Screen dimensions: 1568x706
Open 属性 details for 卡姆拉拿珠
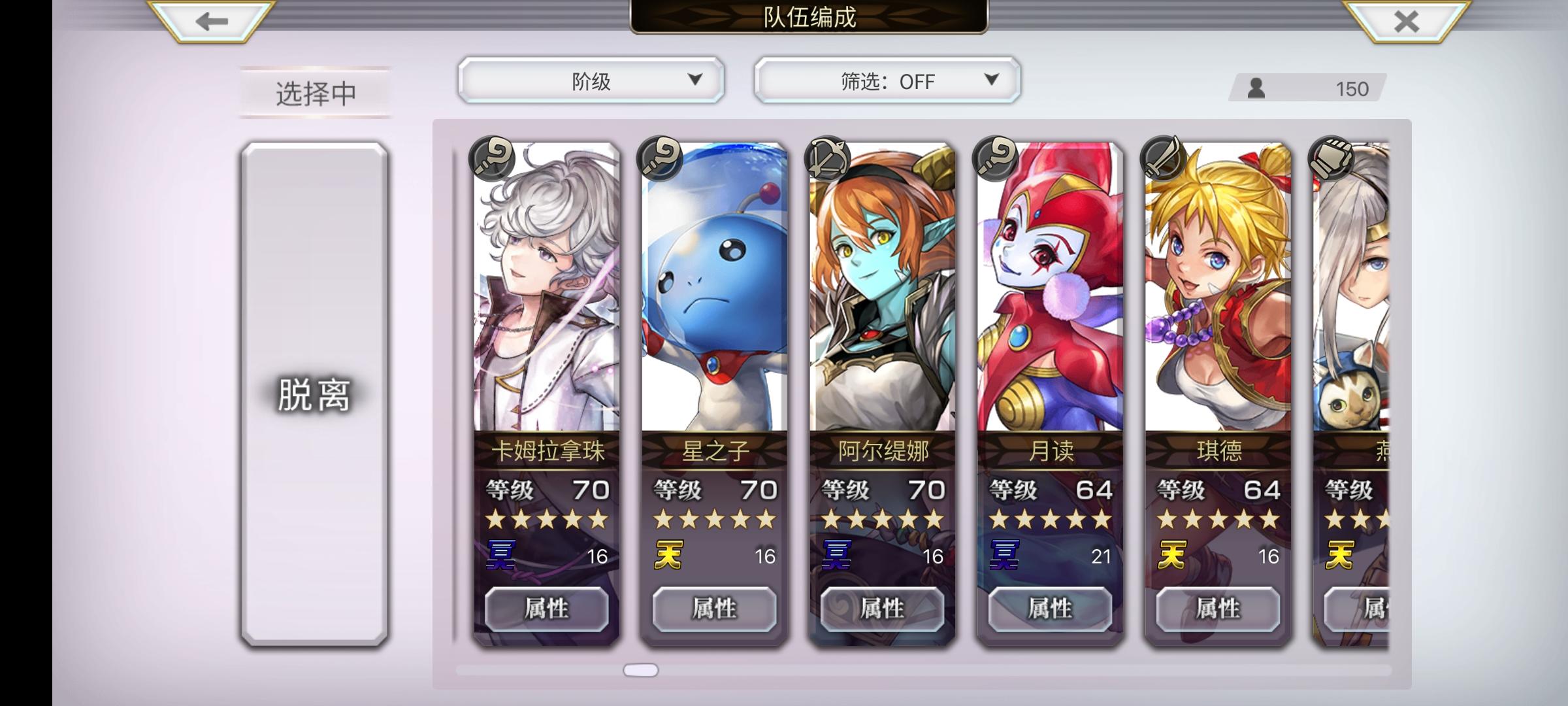[546, 607]
